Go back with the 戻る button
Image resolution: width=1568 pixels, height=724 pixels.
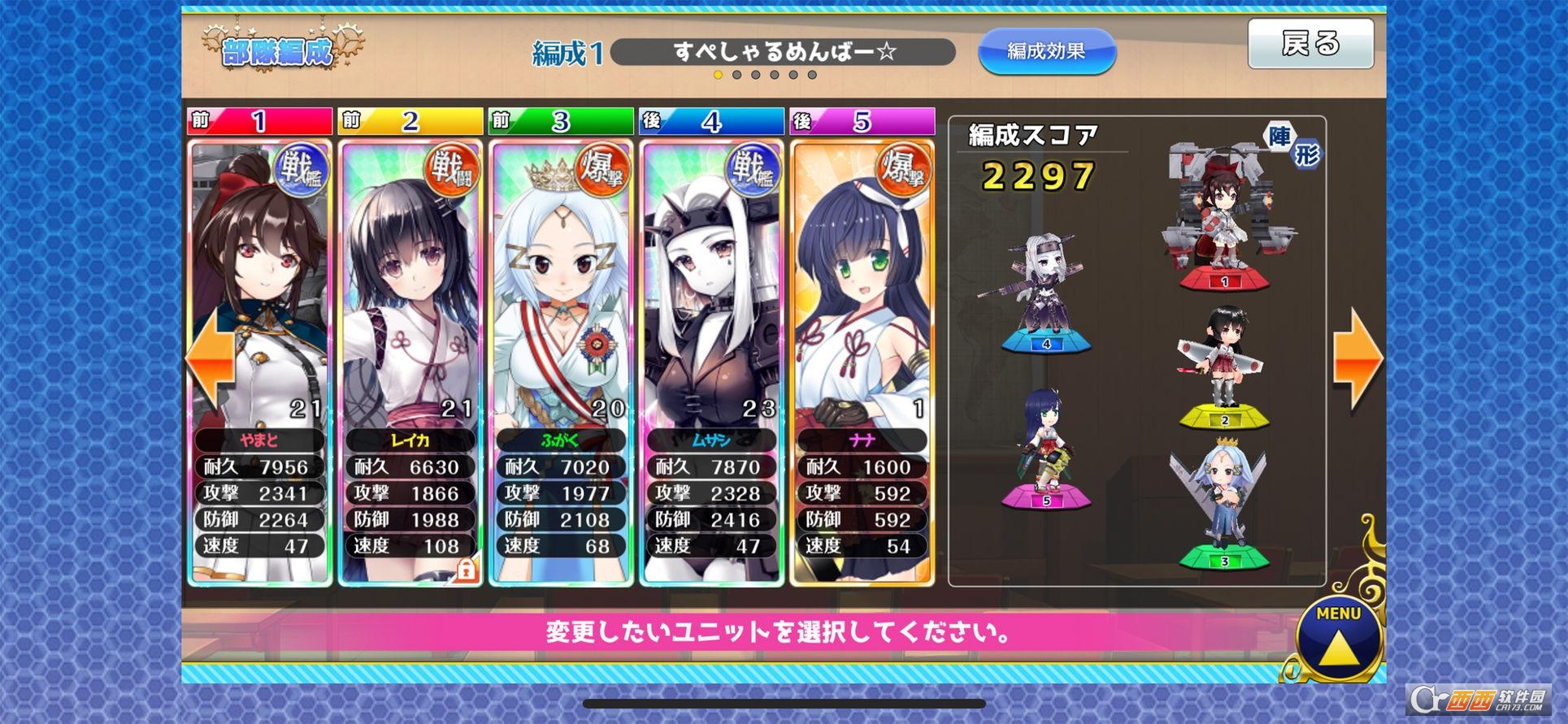[x=1310, y=44]
